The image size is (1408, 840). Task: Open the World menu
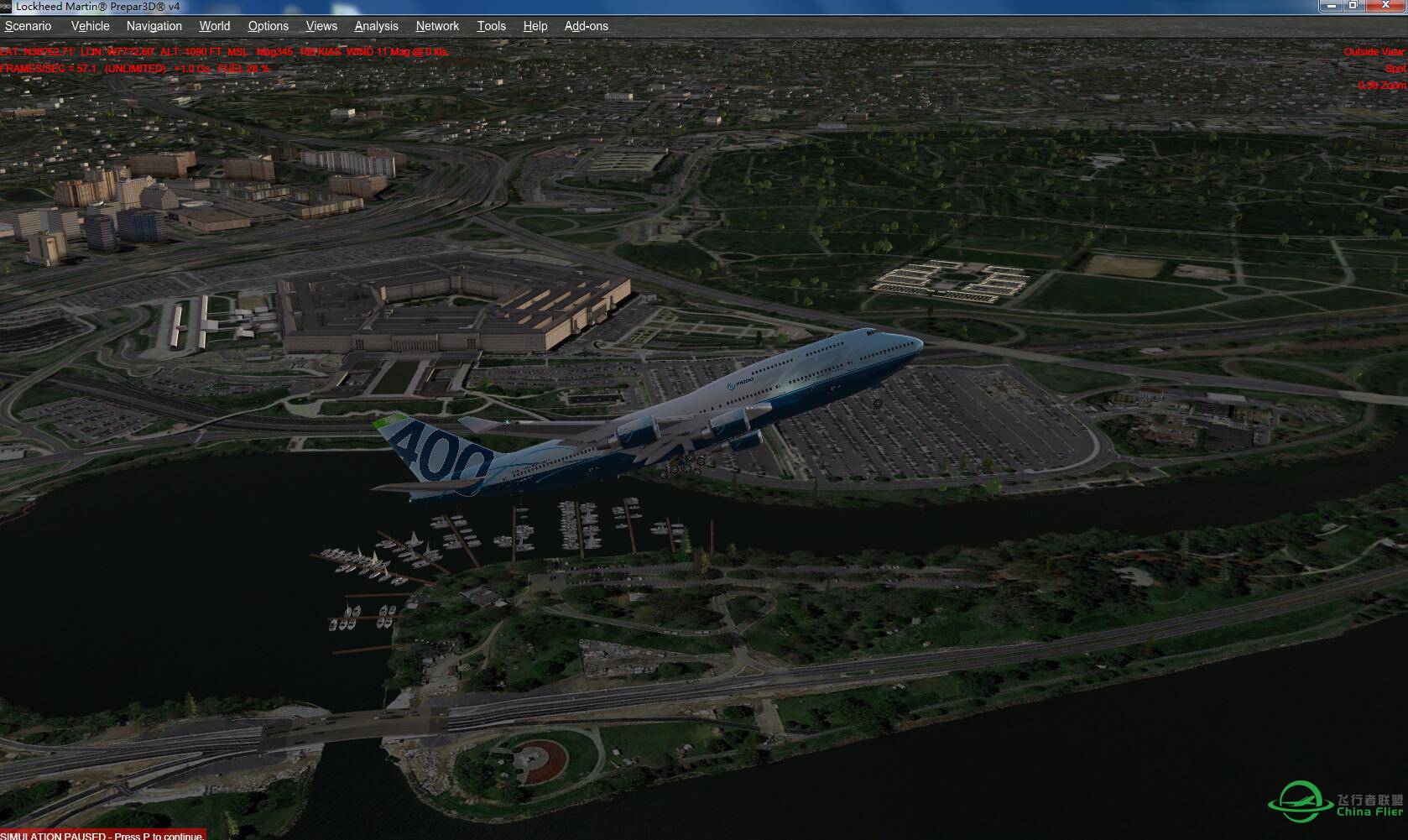pos(214,26)
